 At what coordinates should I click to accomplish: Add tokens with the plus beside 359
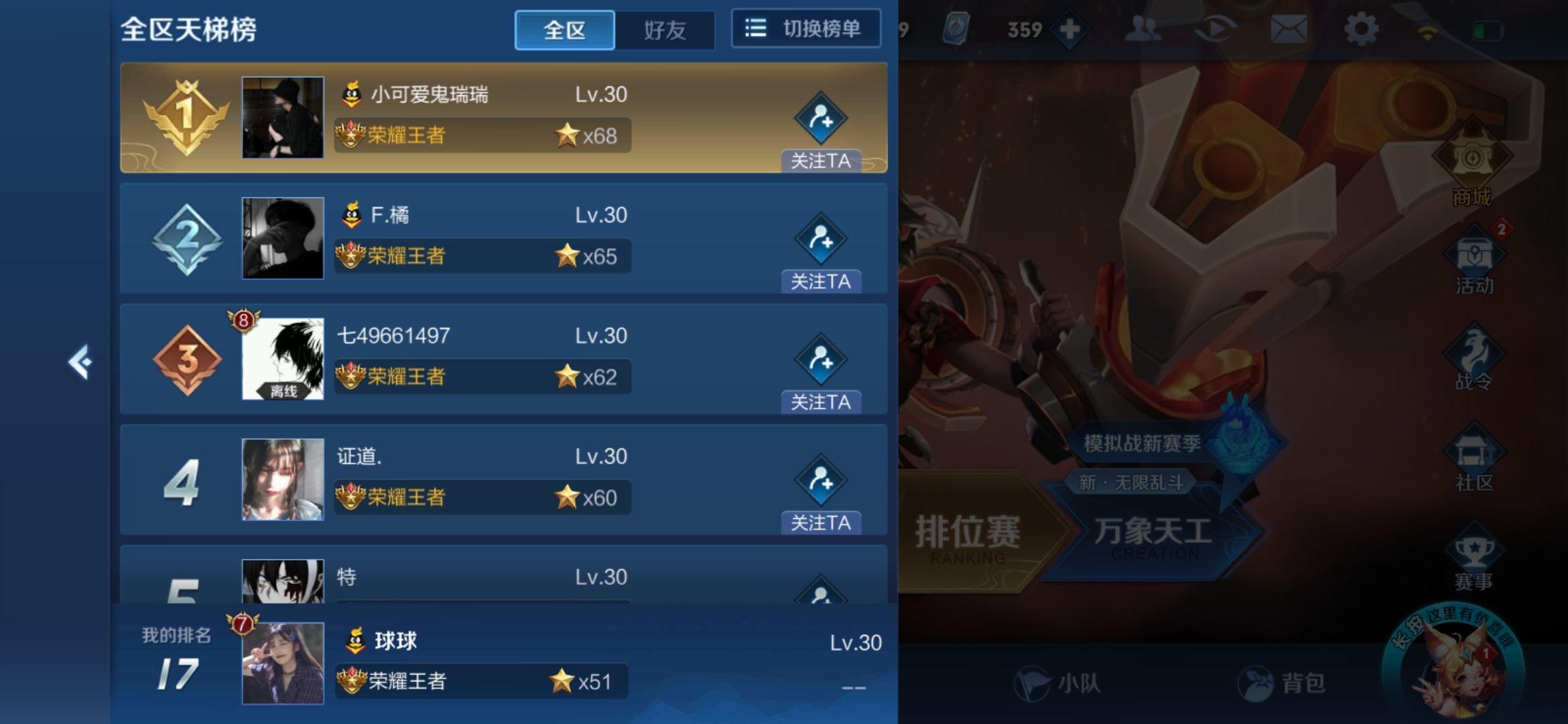[1071, 28]
